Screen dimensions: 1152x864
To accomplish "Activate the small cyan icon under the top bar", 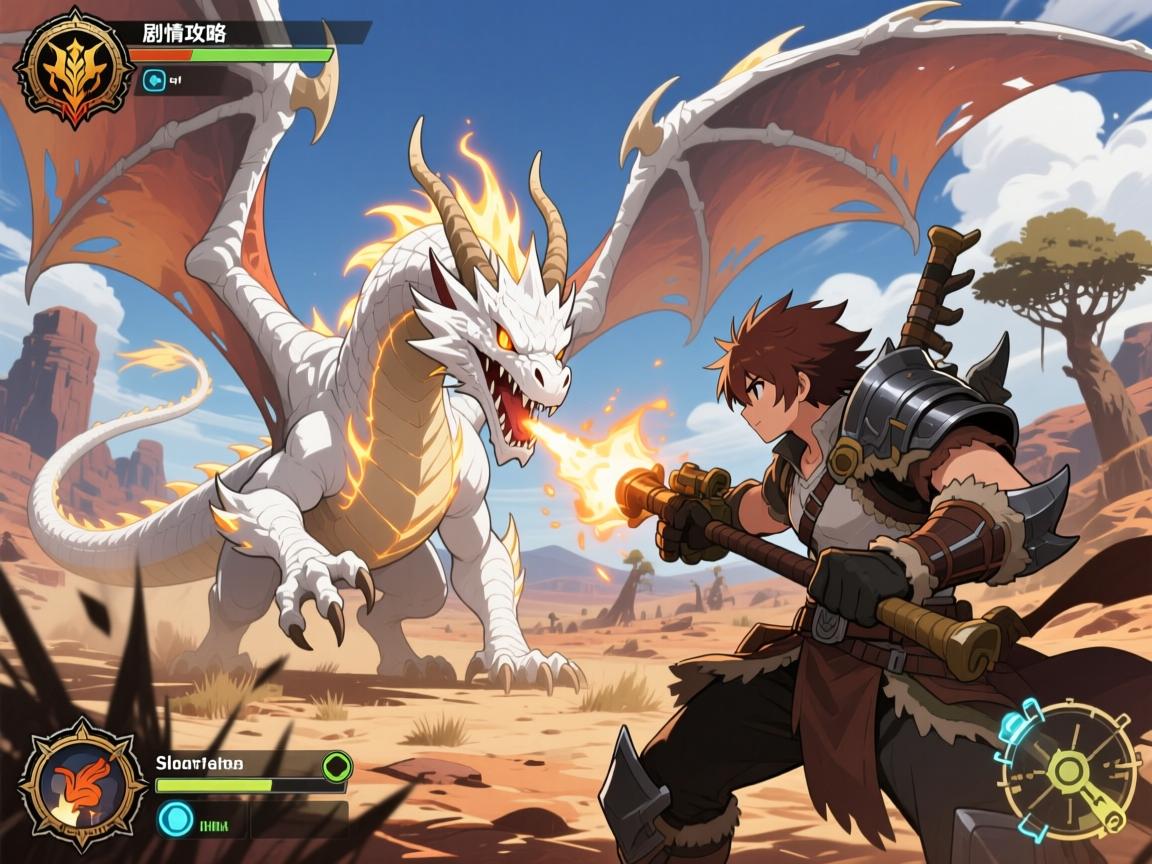I will click(154, 79).
